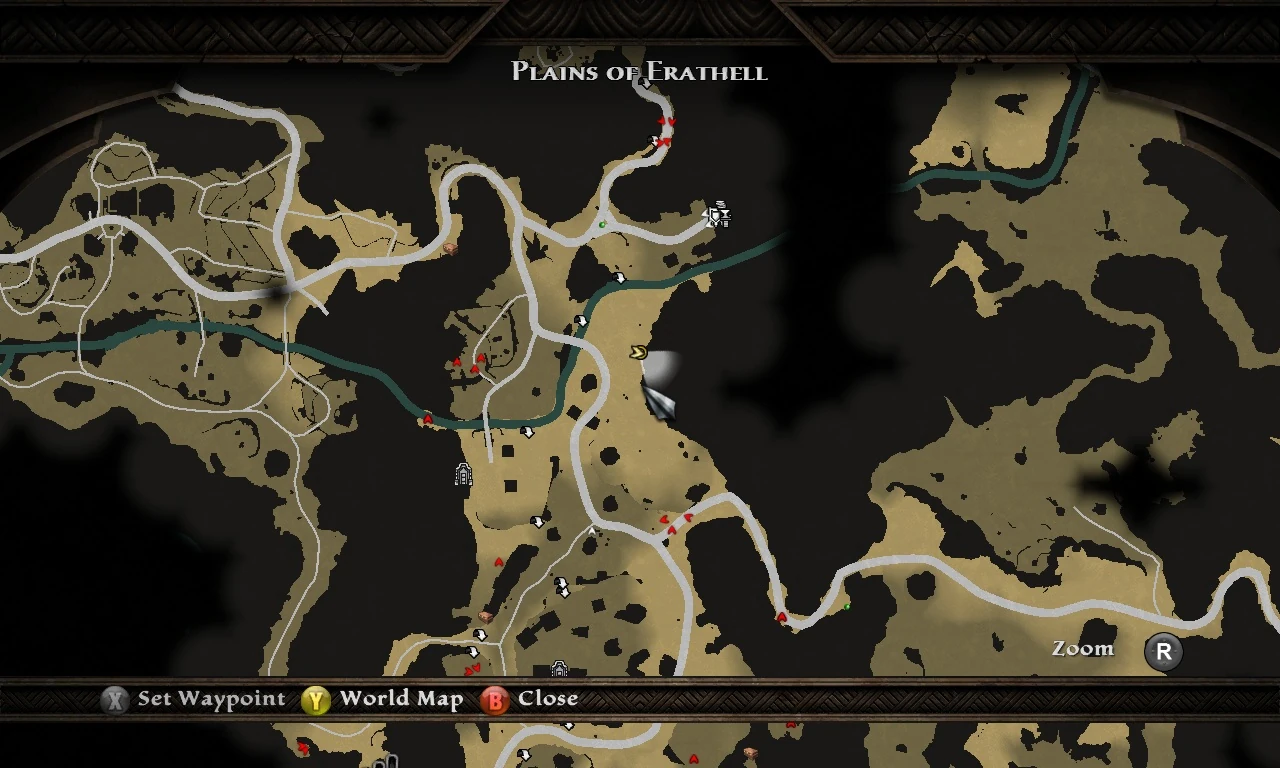Click the dungeon door icon near the bottom center
Image resolution: width=1280 pixels, height=768 pixels.
560,668
